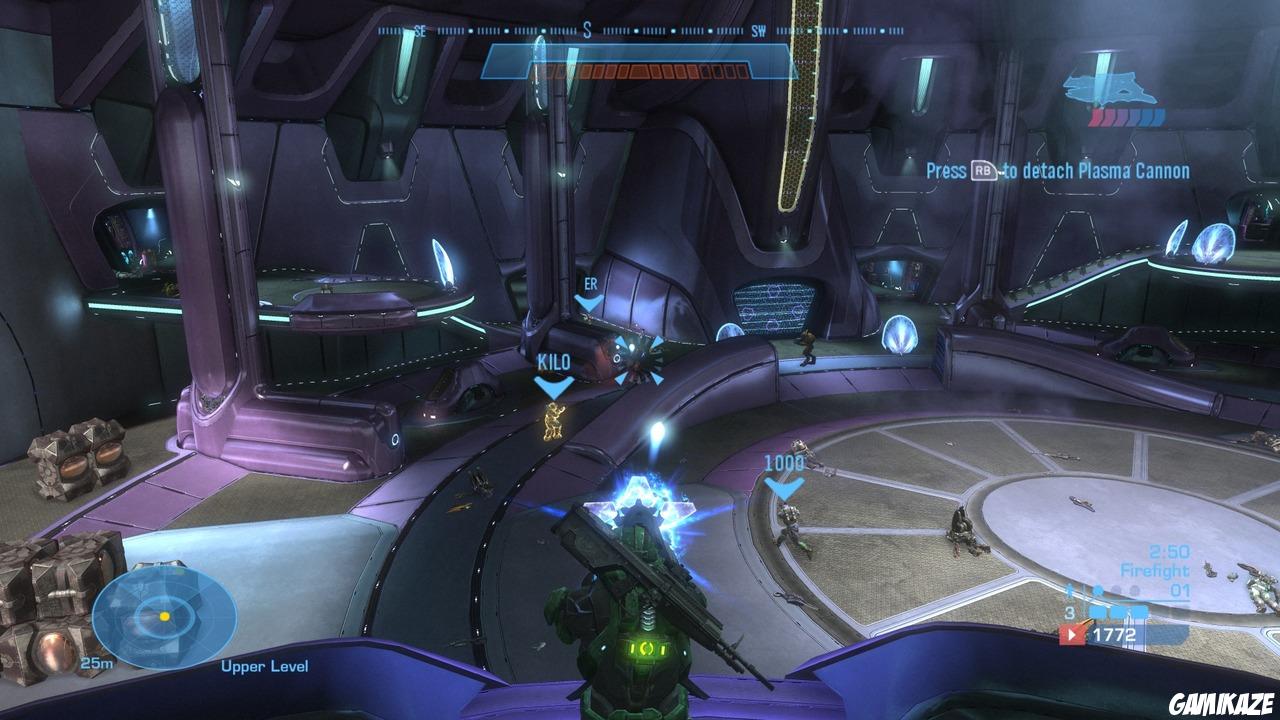Click the downward arrow under the ER label
This screenshot has width=1280, height=720.
tap(590, 301)
